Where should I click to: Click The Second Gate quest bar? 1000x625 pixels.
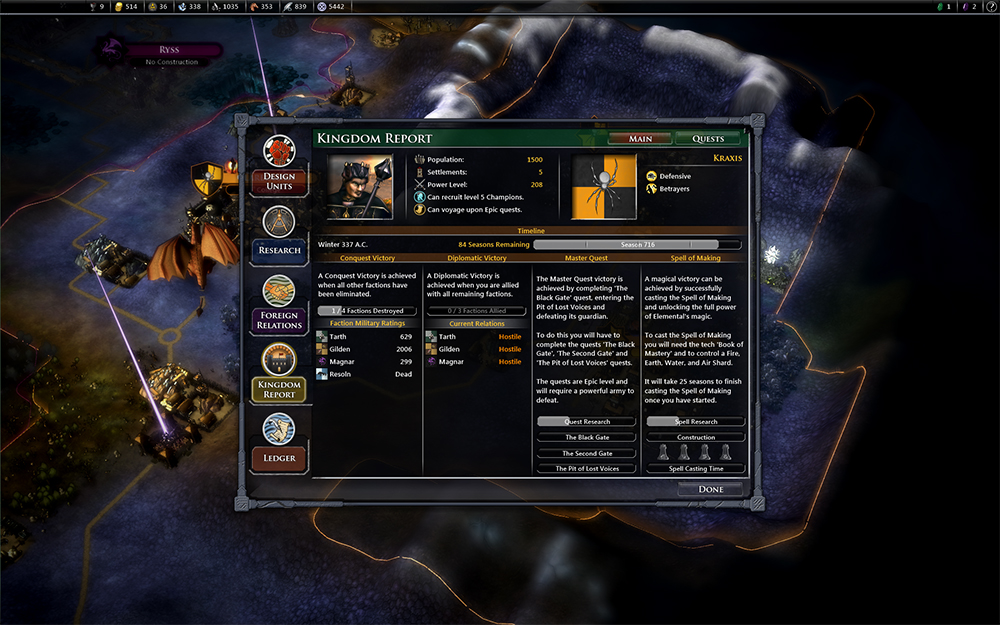[586, 453]
